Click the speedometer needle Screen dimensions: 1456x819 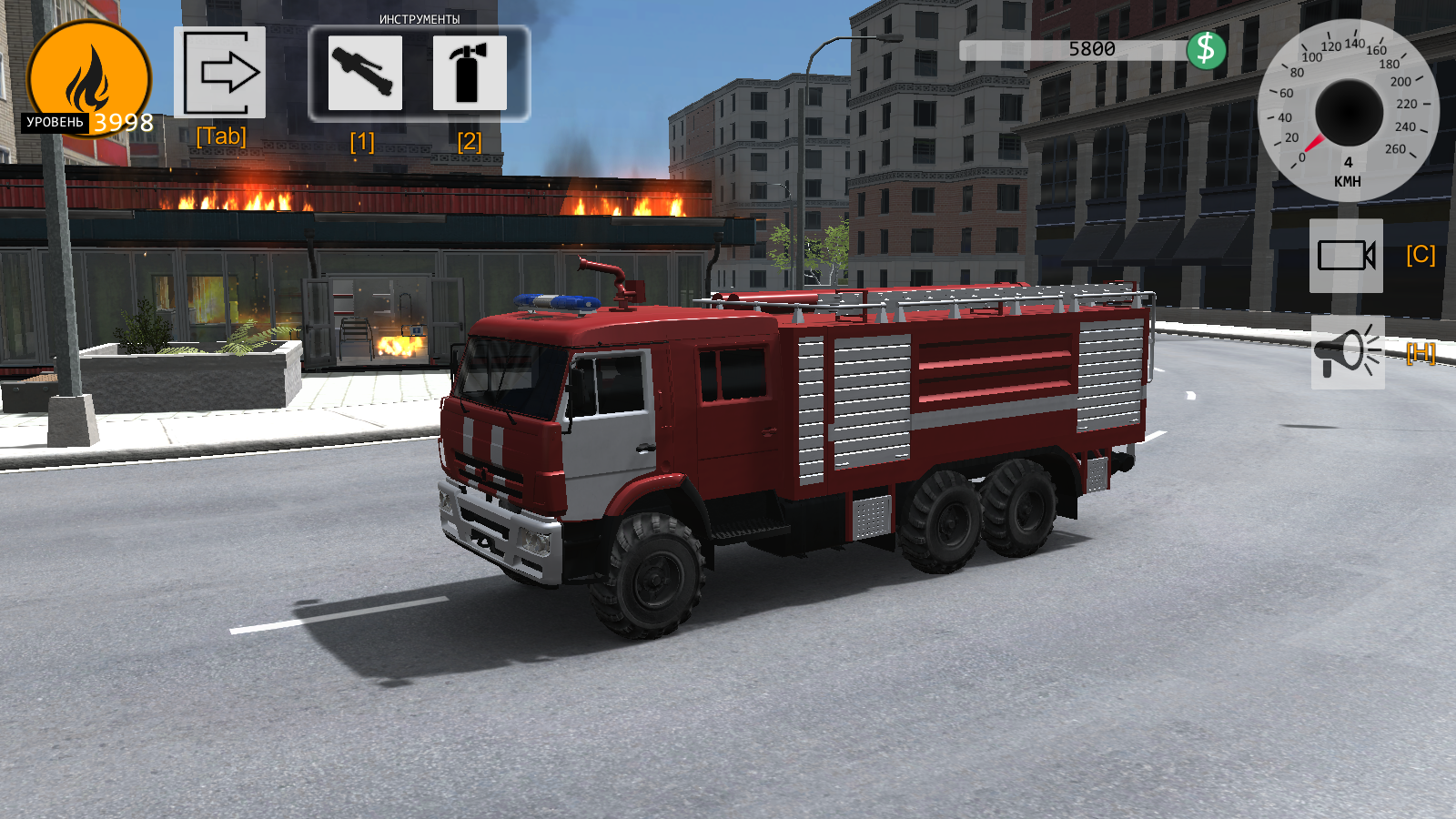1315,141
